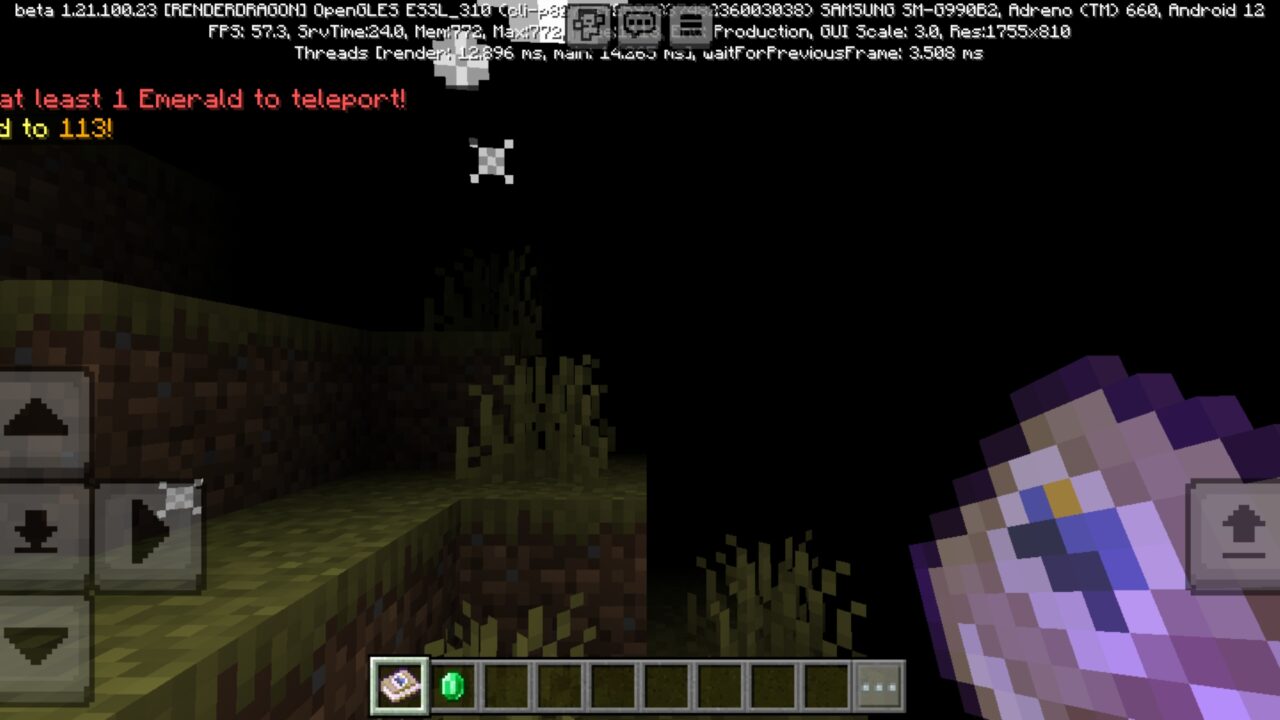Open chat via the speech bubble icon

point(638,26)
